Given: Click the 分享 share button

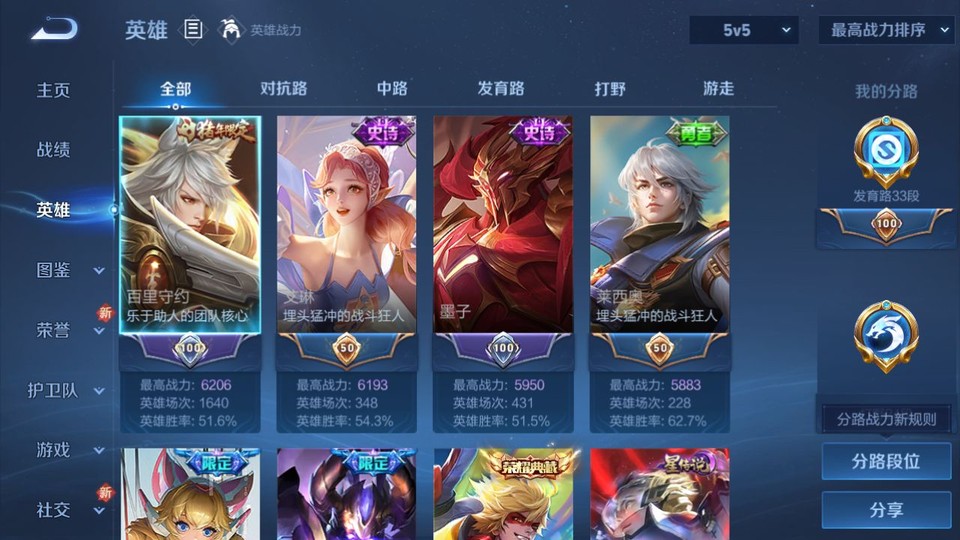Looking at the screenshot, I should click(x=886, y=510).
